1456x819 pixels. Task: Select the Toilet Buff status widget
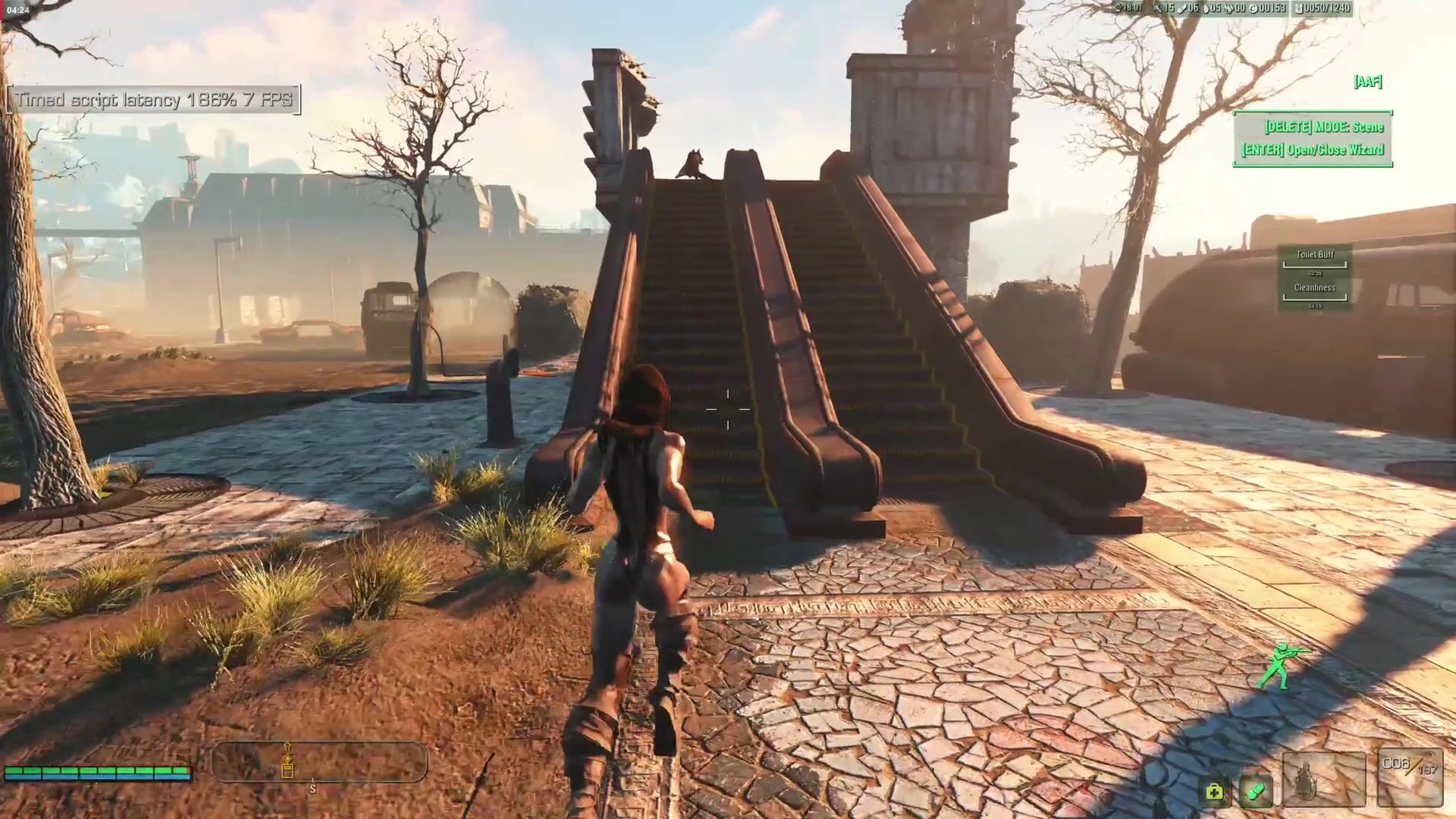point(1315,259)
